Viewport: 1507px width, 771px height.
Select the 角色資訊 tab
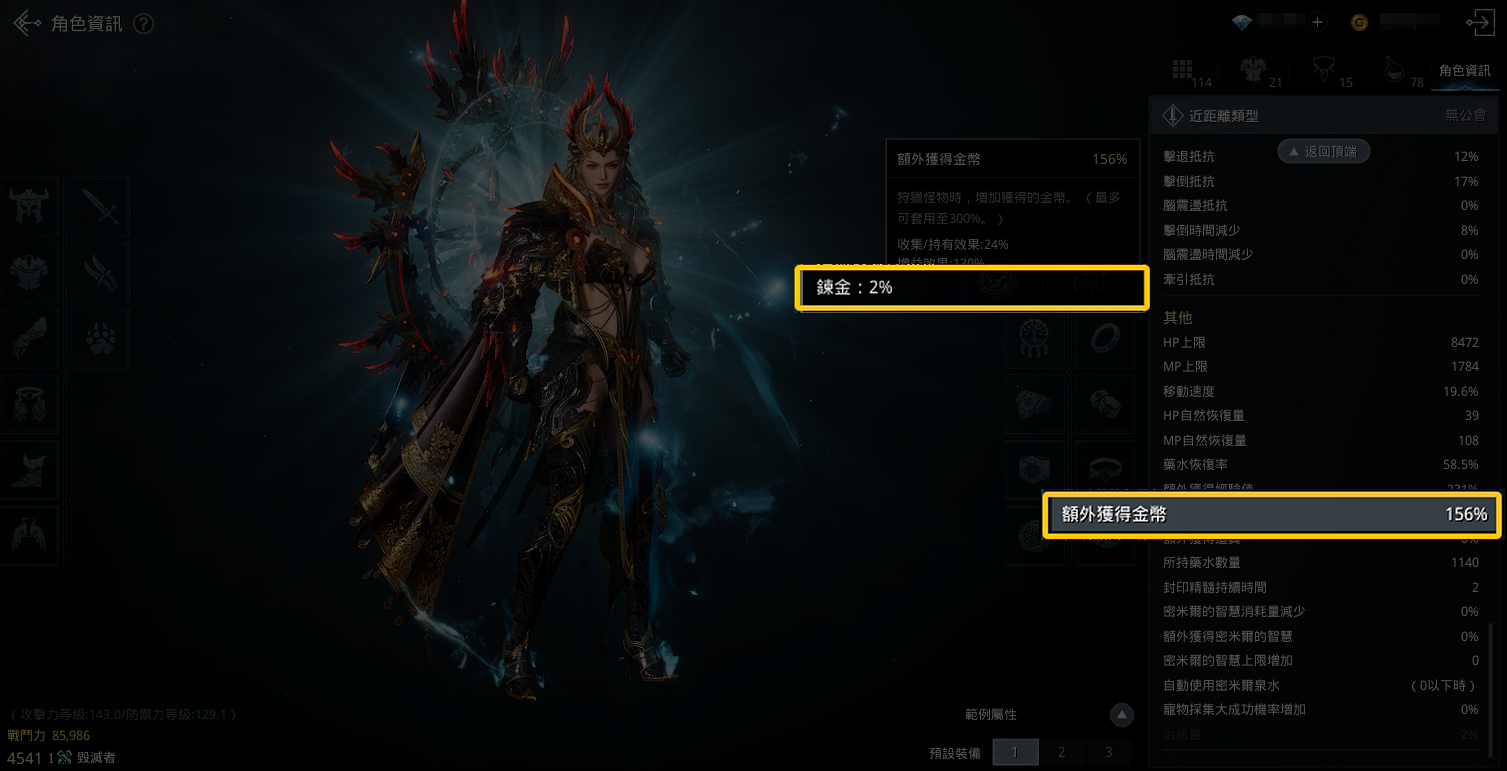(1464, 71)
